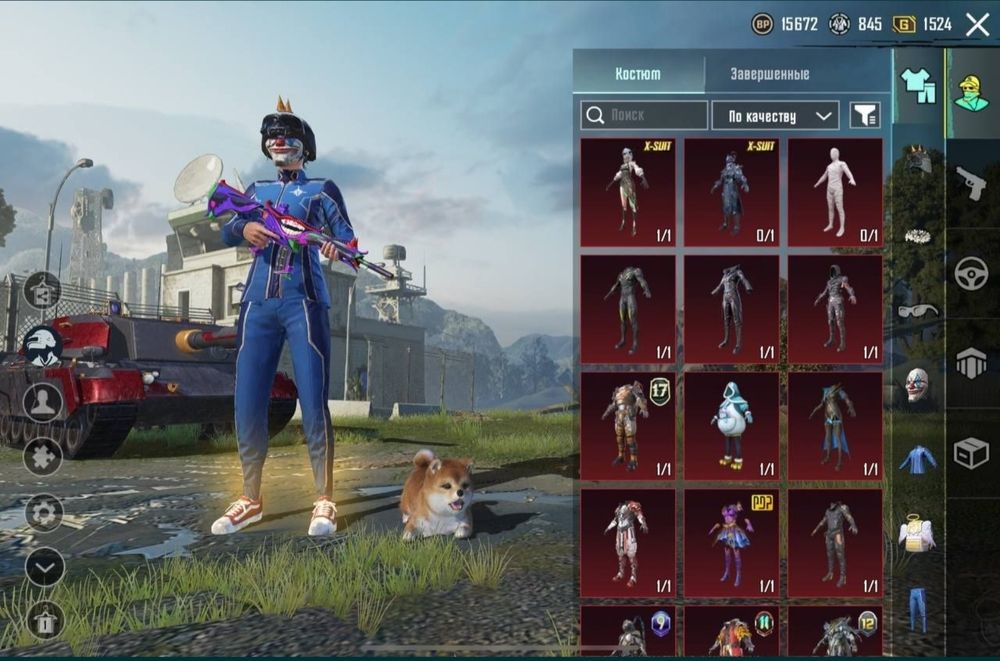This screenshot has height=661, width=1000.
Task: Click the Поиск search field
Action: click(x=644, y=116)
